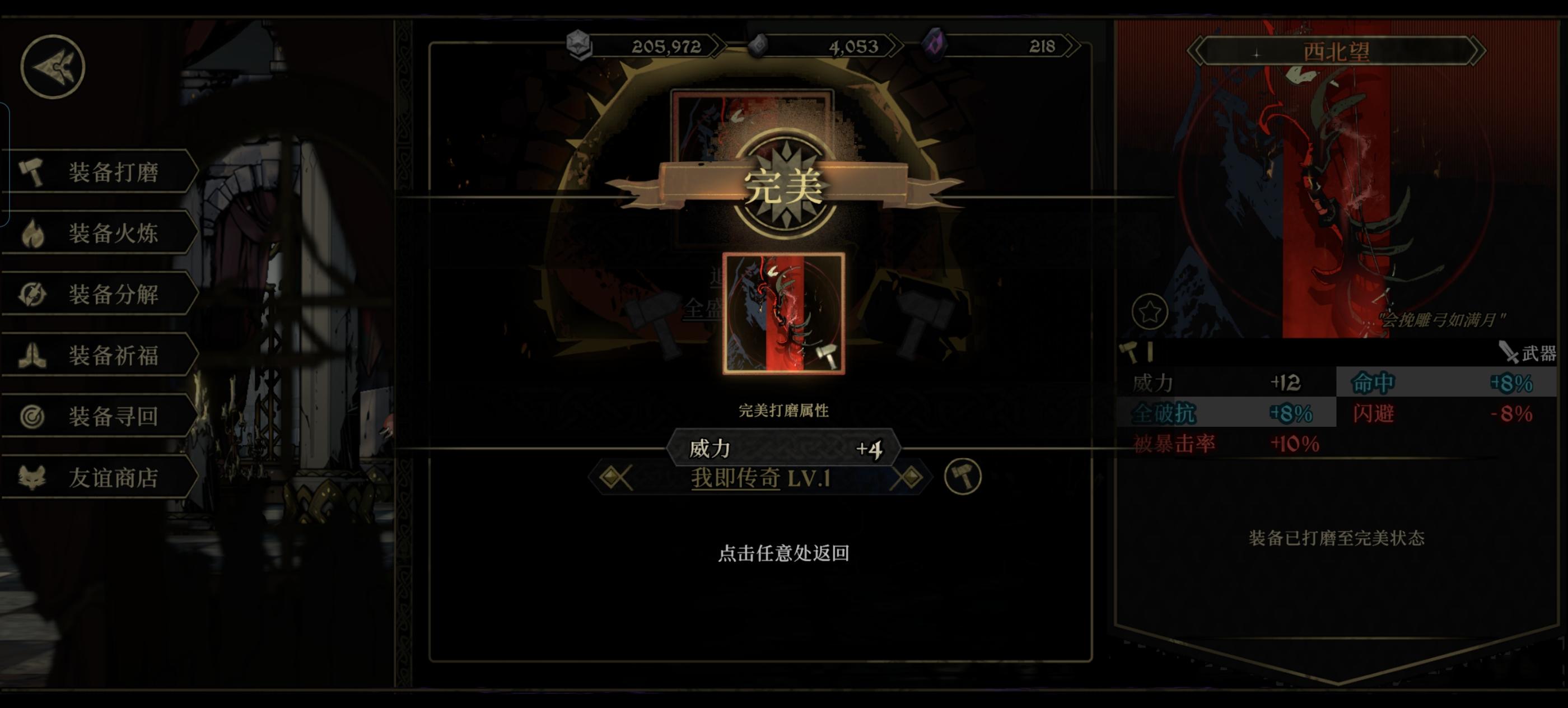The image size is (1568, 708).
Task: Switch to the 装备祈福 menu entry
Action: (x=113, y=356)
